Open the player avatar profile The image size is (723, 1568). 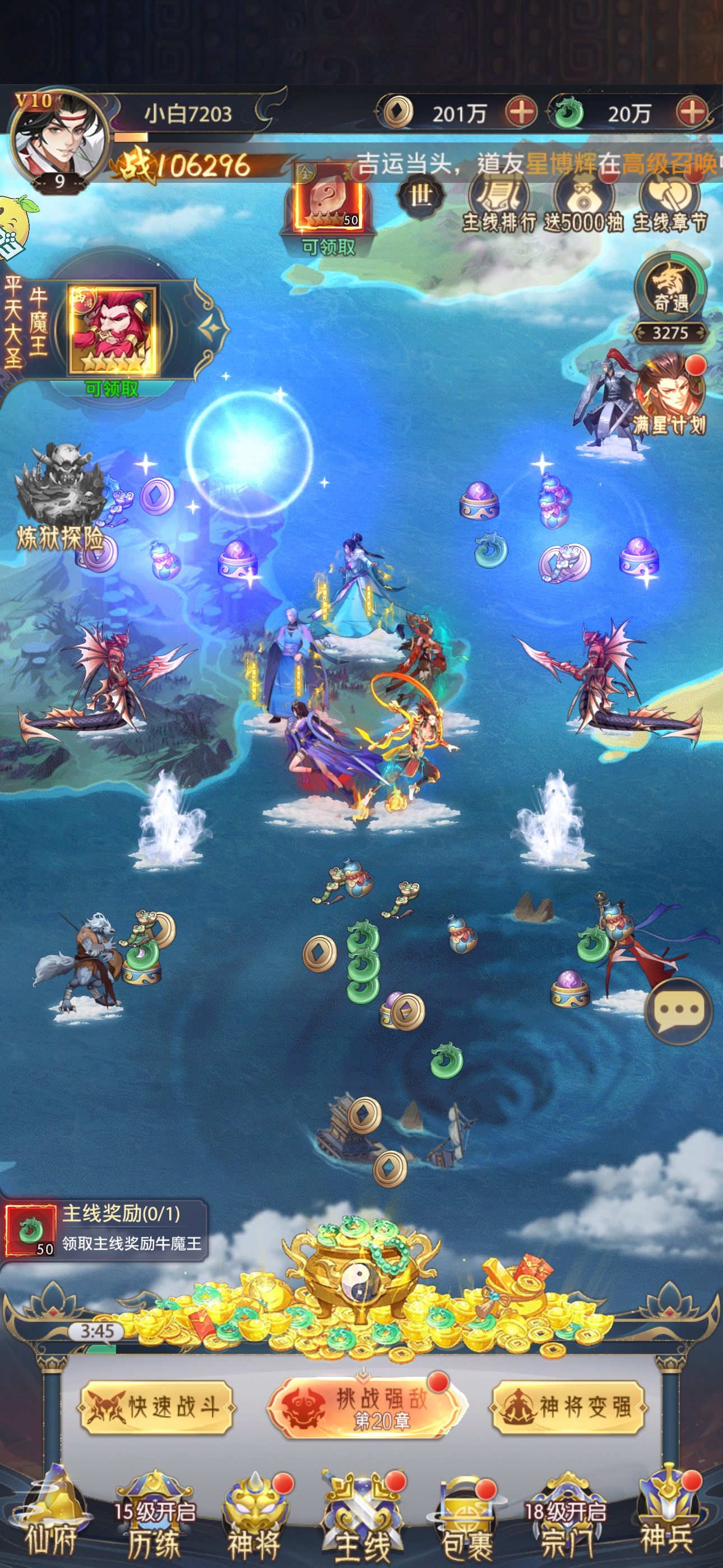pos(58,138)
